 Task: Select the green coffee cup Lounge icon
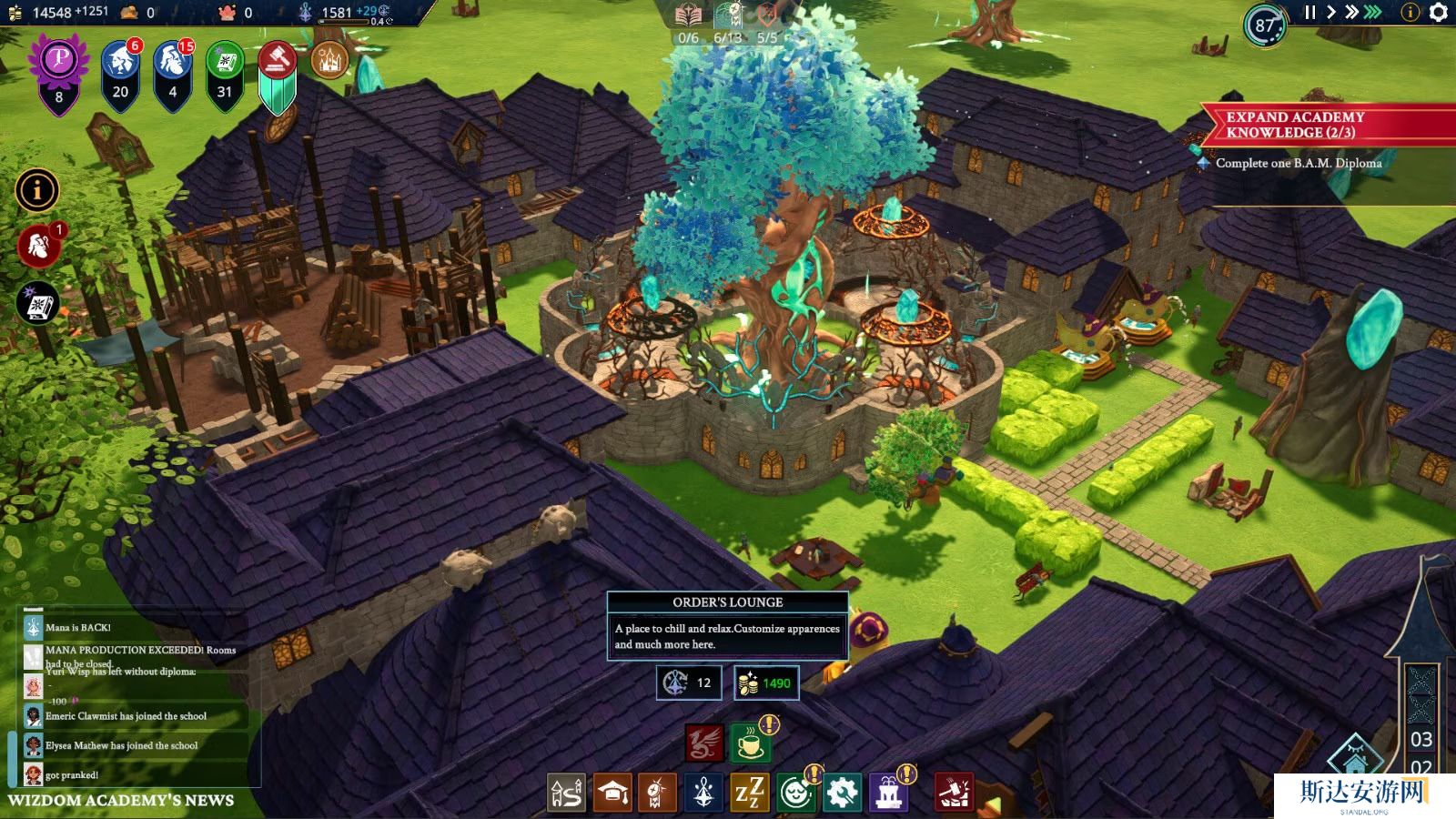(x=750, y=743)
